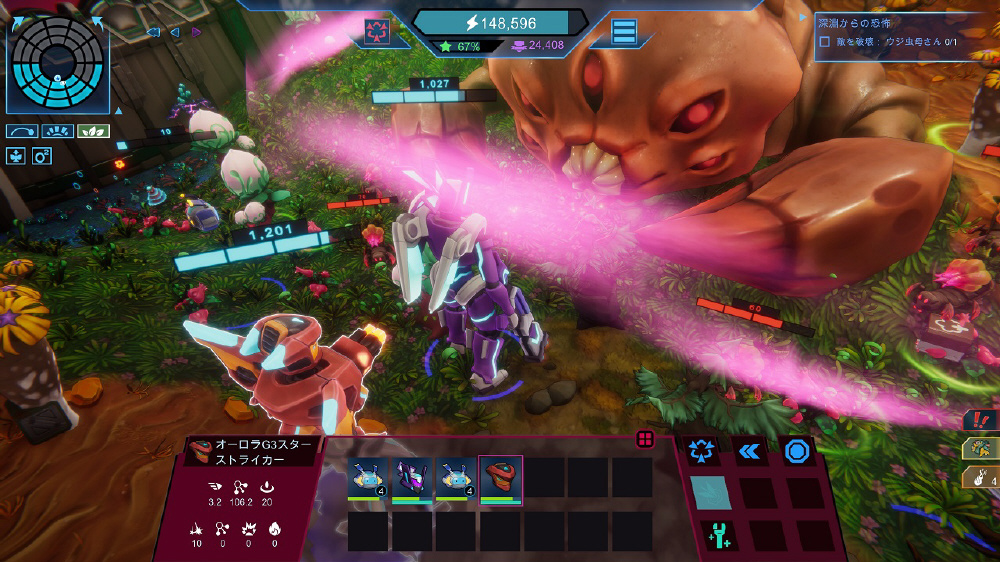Screen dimensions: 1000x562
Task: Open the hamburger menu at top center
Action: click(624, 31)
